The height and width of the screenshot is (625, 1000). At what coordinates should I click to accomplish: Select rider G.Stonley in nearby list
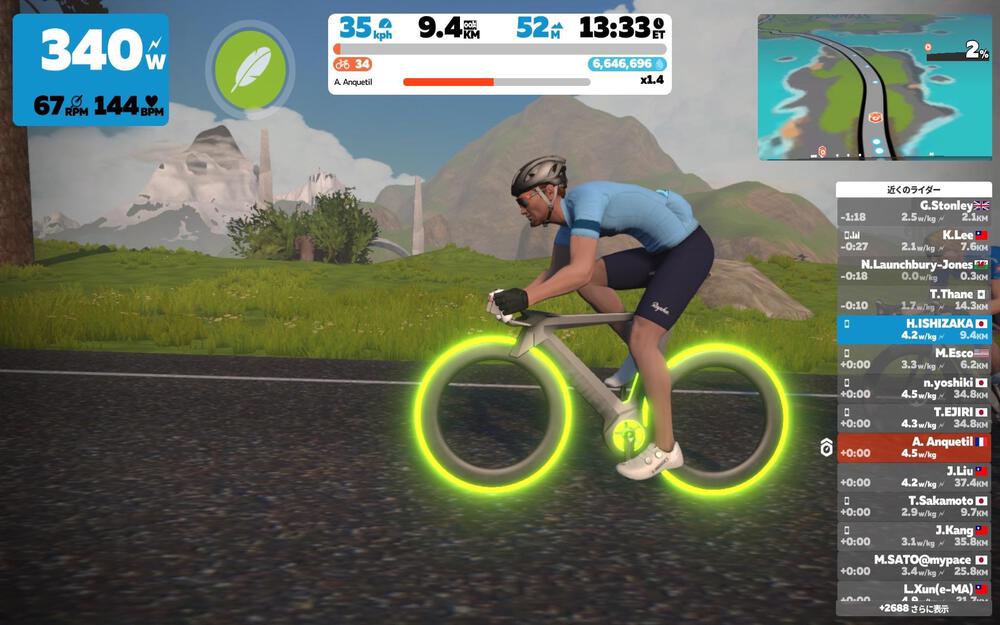(x=913, y=211)
